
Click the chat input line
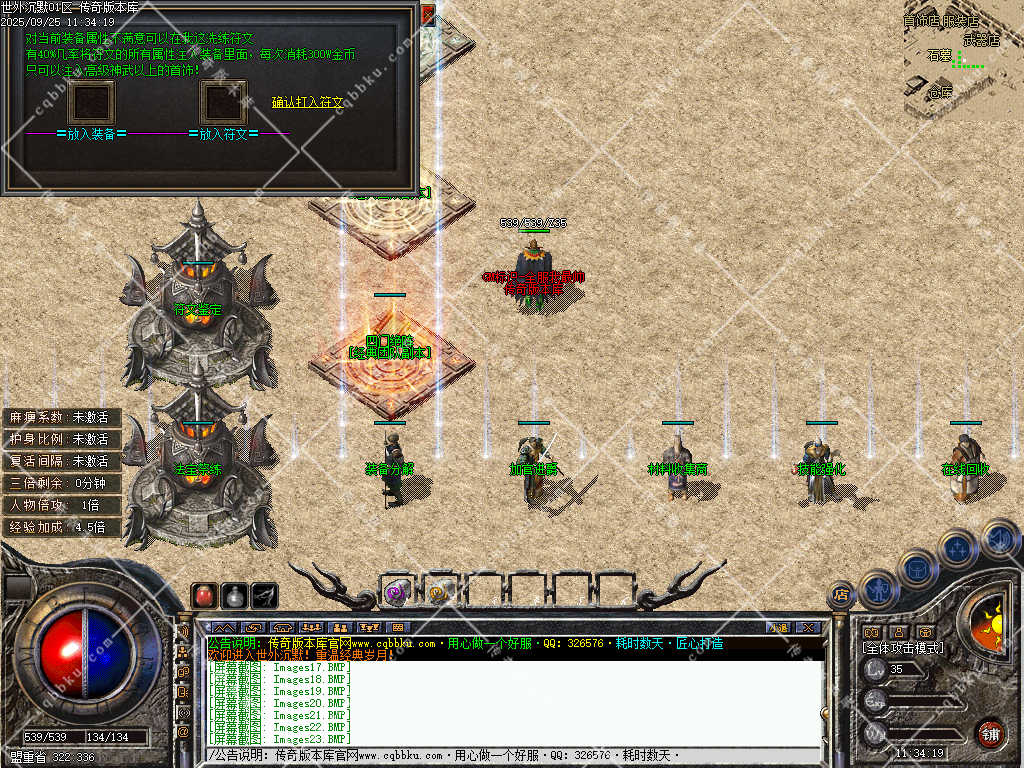510,755
